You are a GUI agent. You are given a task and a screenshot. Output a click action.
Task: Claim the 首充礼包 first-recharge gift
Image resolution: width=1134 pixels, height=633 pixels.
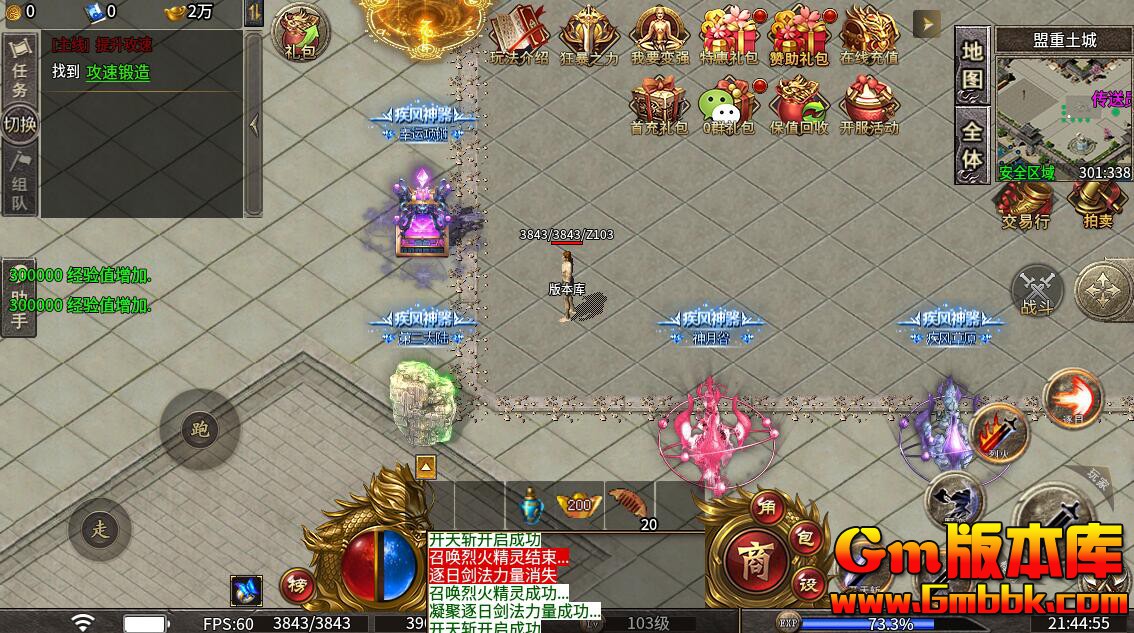point(659,104)
